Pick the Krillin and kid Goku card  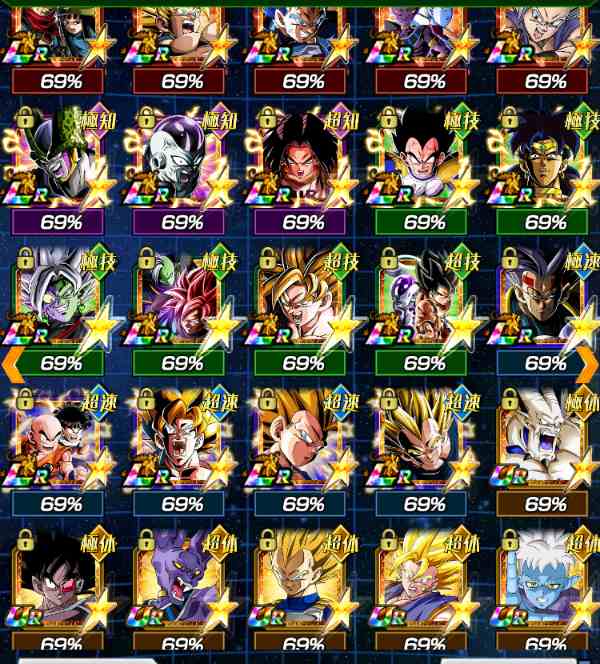(x=61, y=440)
